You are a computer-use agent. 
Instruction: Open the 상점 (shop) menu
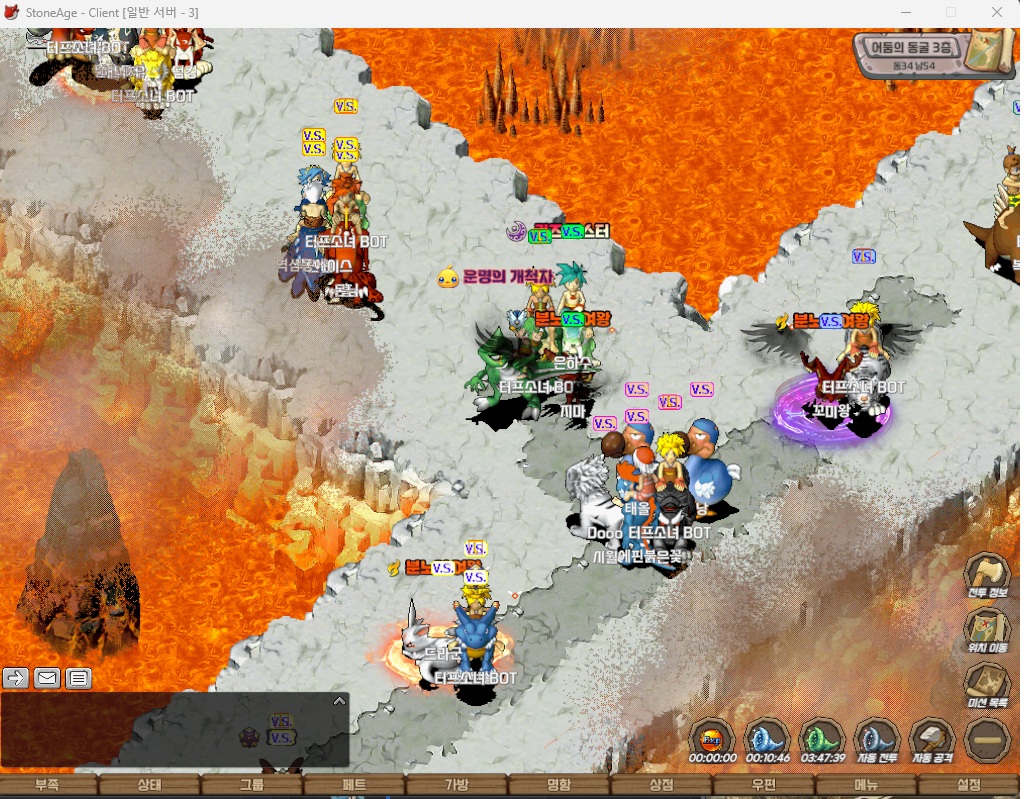[661, 786]
